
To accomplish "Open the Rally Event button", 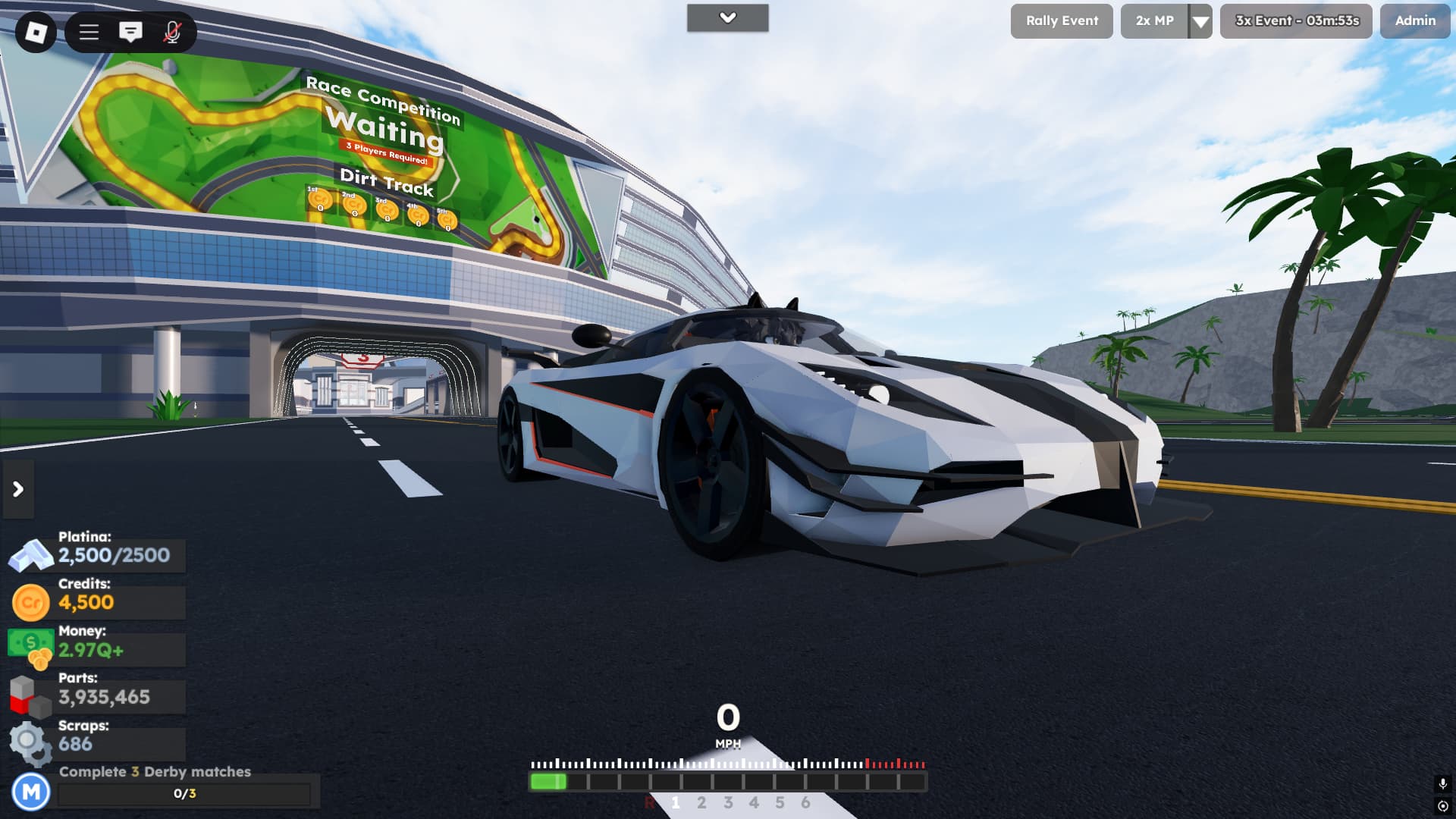I will 1061,21.
